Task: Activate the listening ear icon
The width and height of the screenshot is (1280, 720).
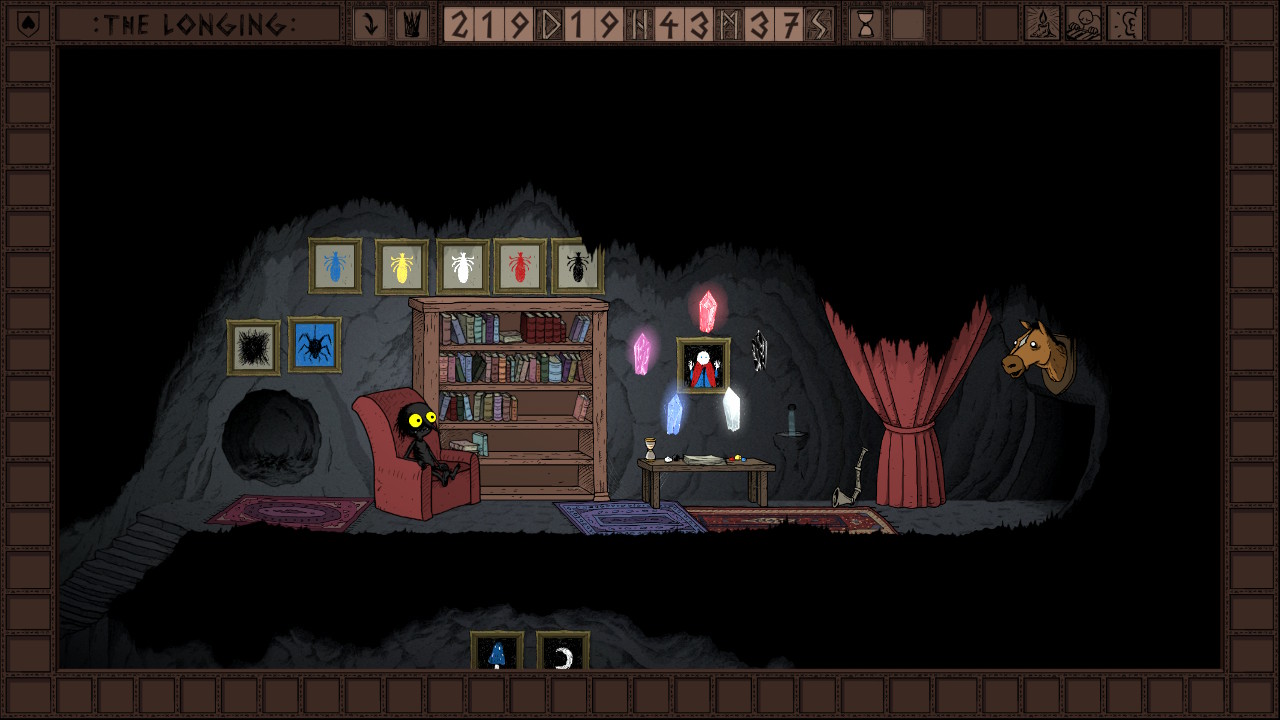Action: point(1125,24)
